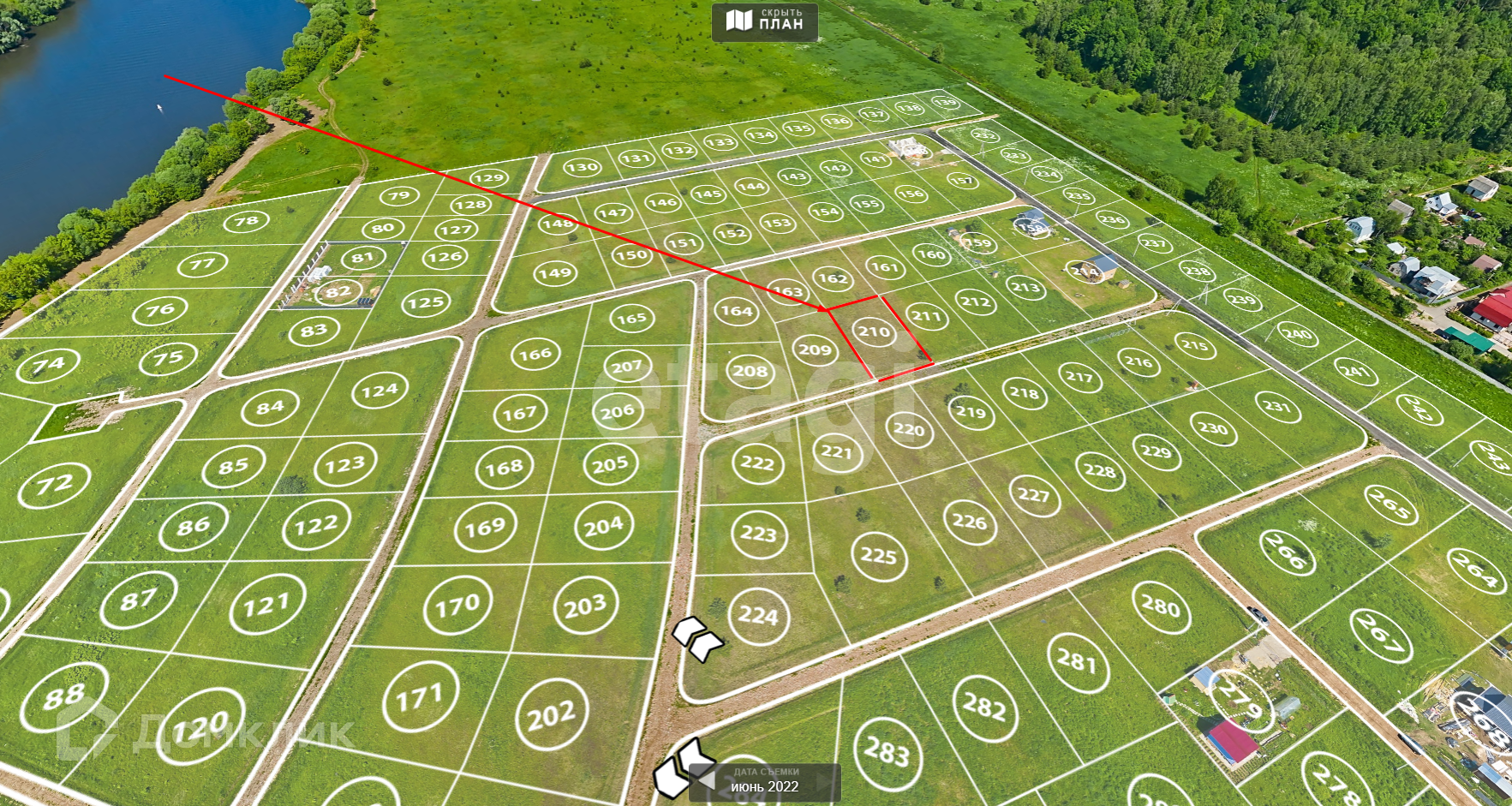Click the navigation chevrons beside plot 224

697,638
